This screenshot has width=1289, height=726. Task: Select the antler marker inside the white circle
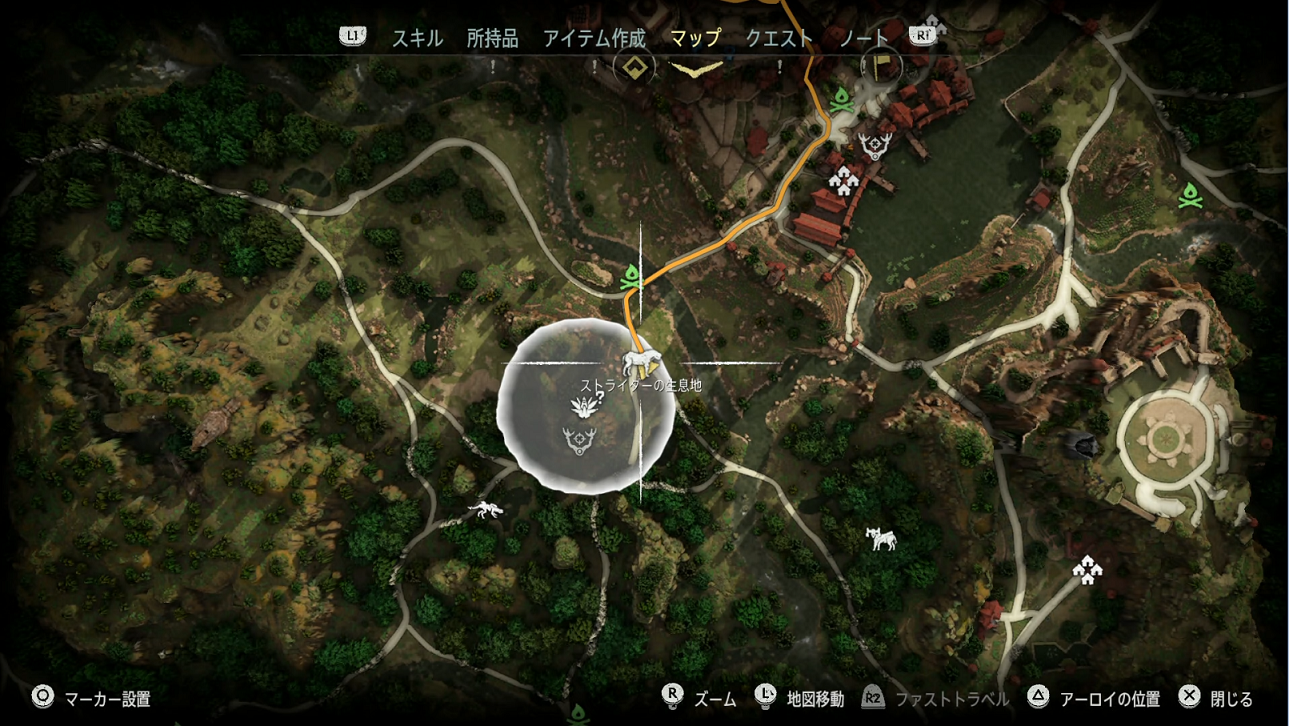click(x=579, y=440)
